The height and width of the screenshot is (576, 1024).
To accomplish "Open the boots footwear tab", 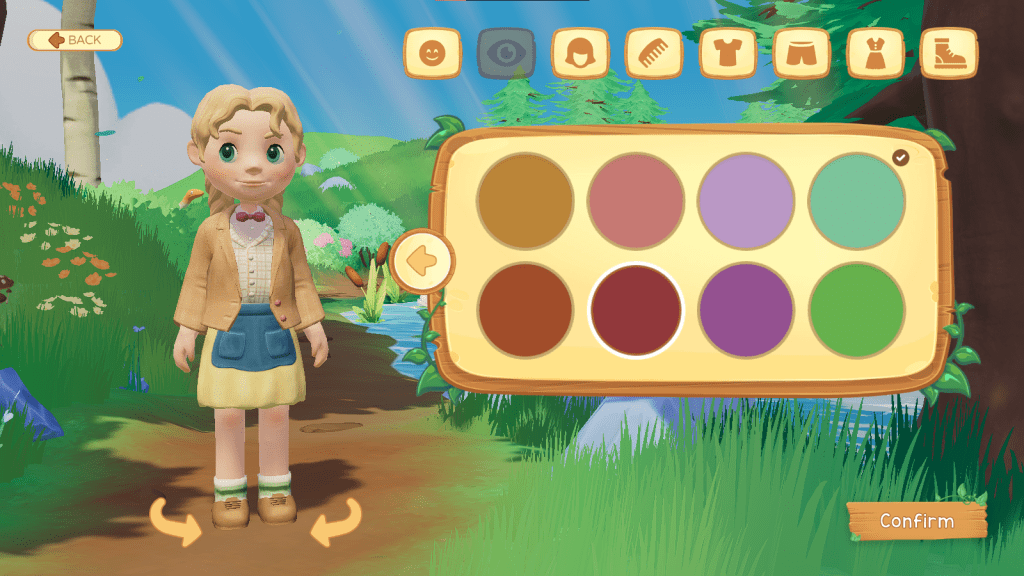I will (x=949, y=53).
